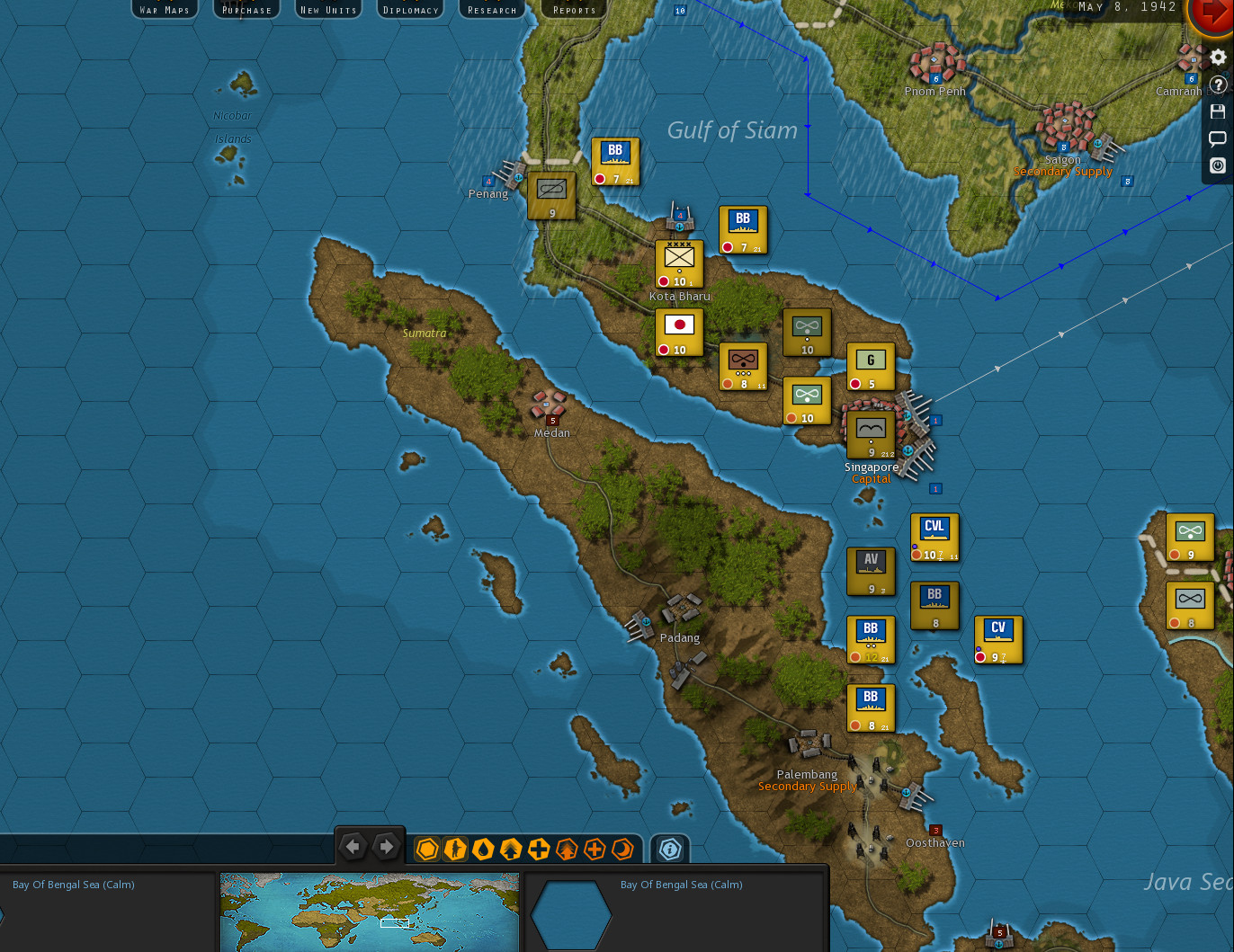Click the orange crescent moon overlay icon
Viewport: 1234px width, 952px height.
622,849
